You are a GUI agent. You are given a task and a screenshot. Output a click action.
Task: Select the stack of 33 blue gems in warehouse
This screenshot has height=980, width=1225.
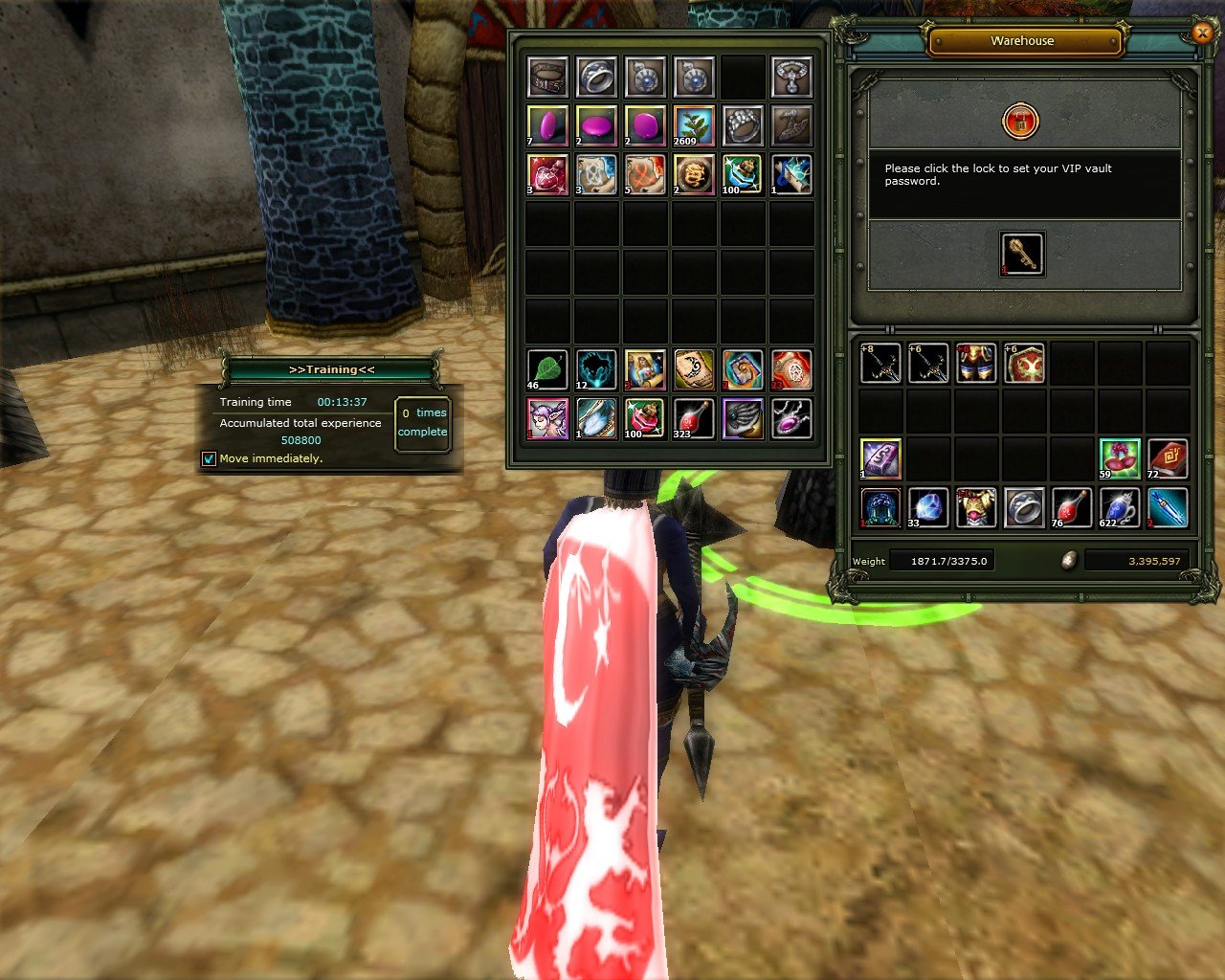click(x=927, y=507)
